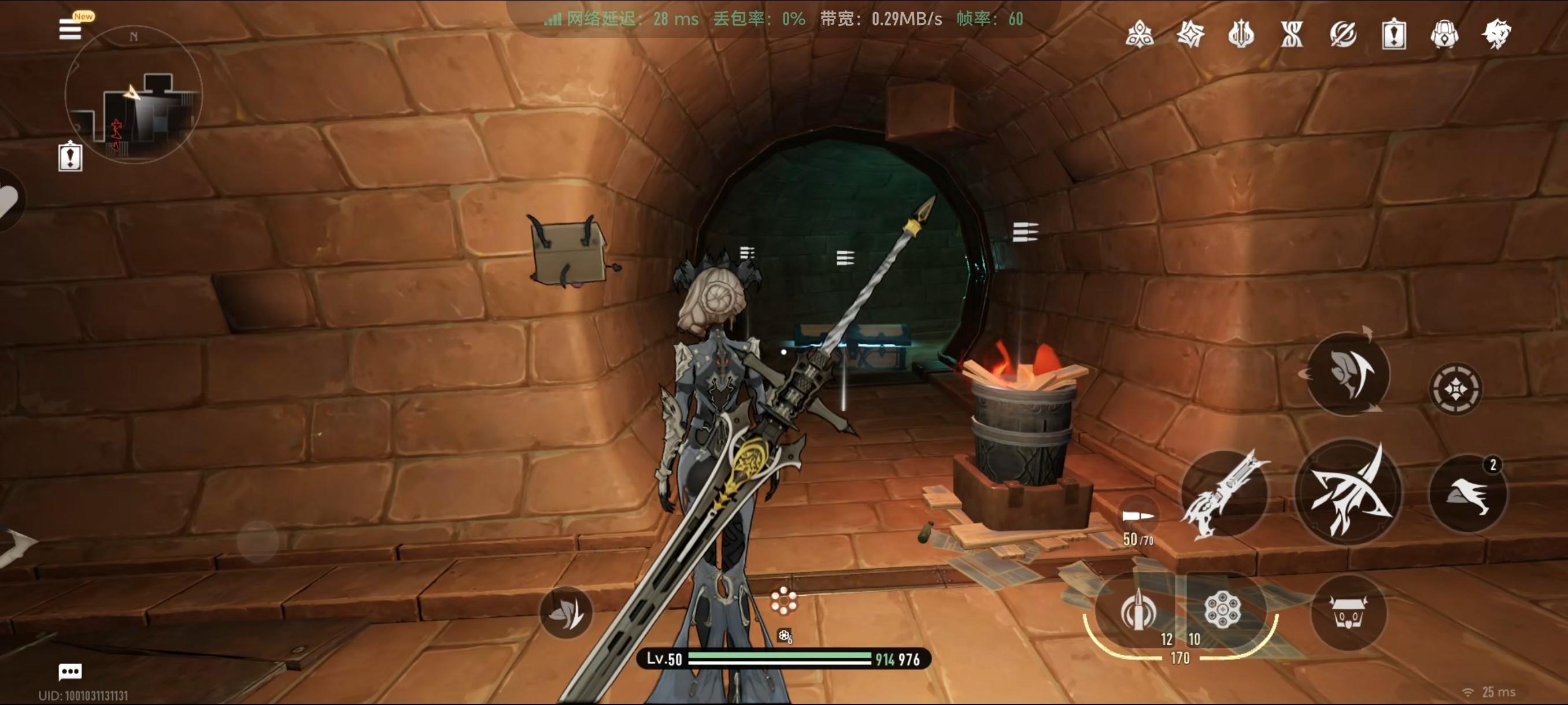Open the four-point star icon in top bar
Screen dimensions: 1568x705
point(1190,34)
